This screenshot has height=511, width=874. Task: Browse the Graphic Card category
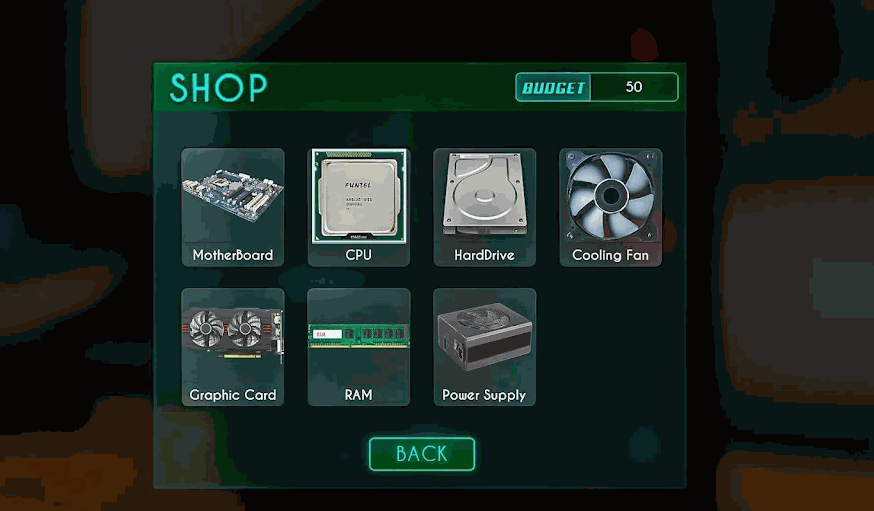[x=233, y=347]
